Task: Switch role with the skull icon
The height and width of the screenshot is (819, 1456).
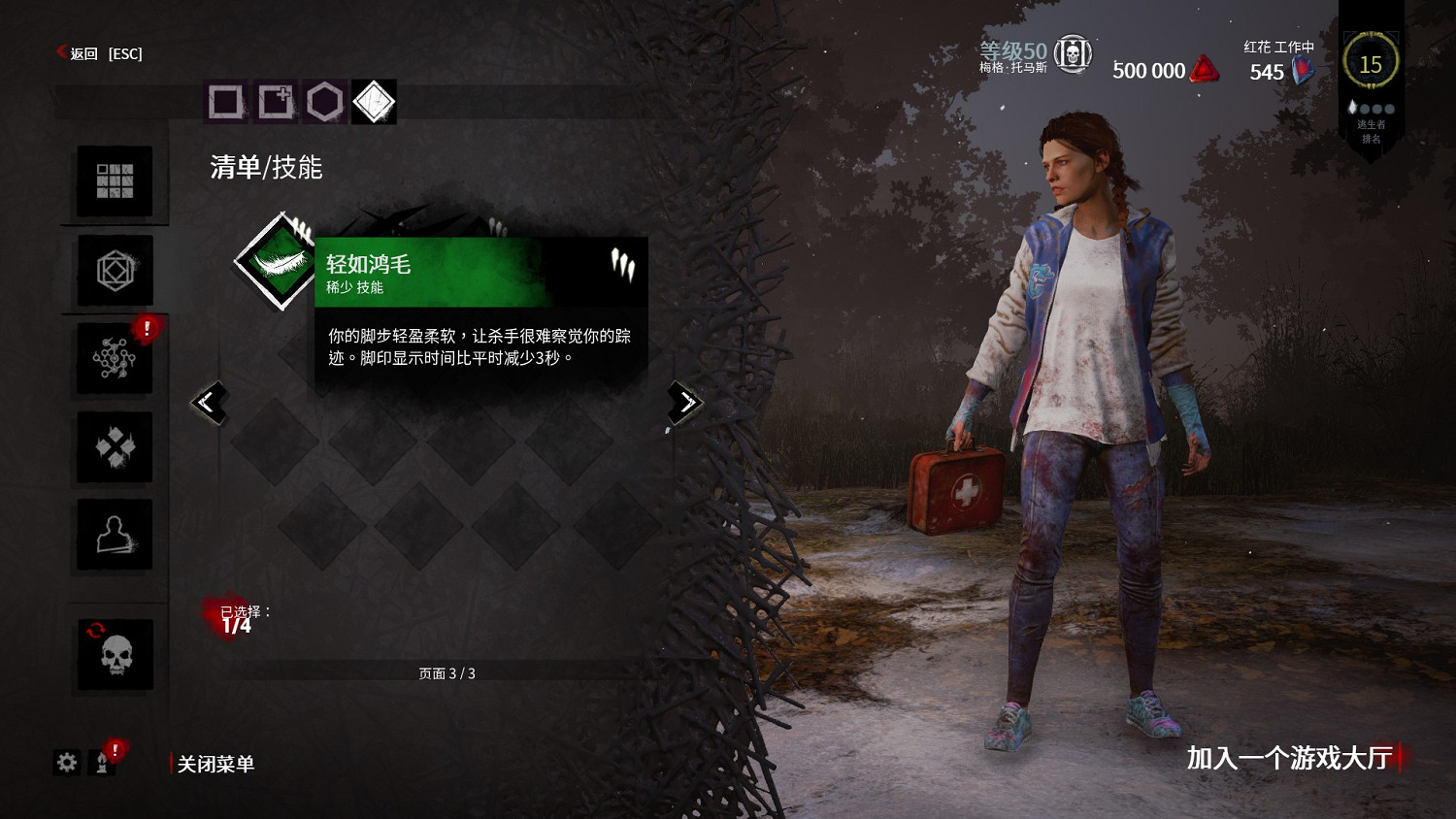Action: pyautogui.click(x=116, y=655)
